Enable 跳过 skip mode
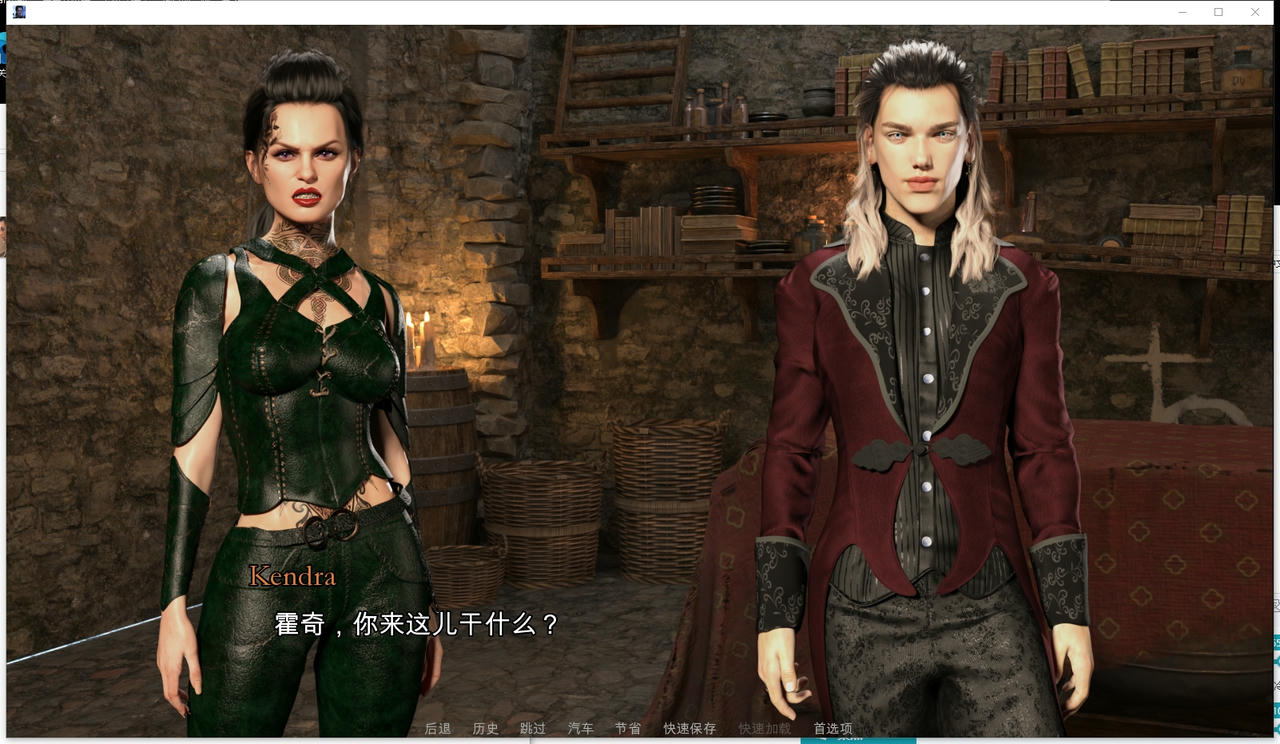The height and width of the screenshot is (744, 1280). point(533,729)
